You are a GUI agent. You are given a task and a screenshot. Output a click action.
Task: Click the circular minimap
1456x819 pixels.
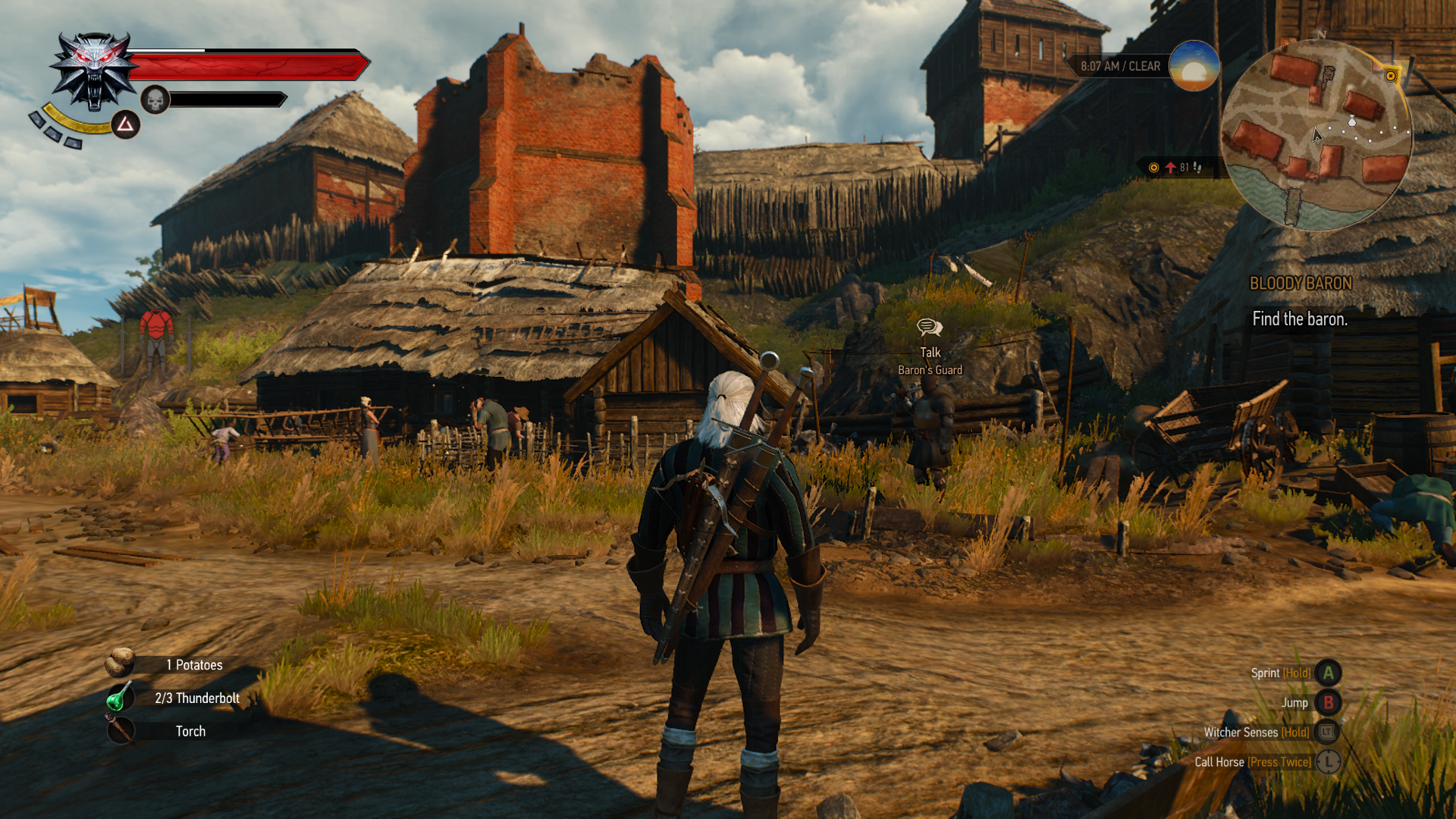click(x=1317, y=135)
